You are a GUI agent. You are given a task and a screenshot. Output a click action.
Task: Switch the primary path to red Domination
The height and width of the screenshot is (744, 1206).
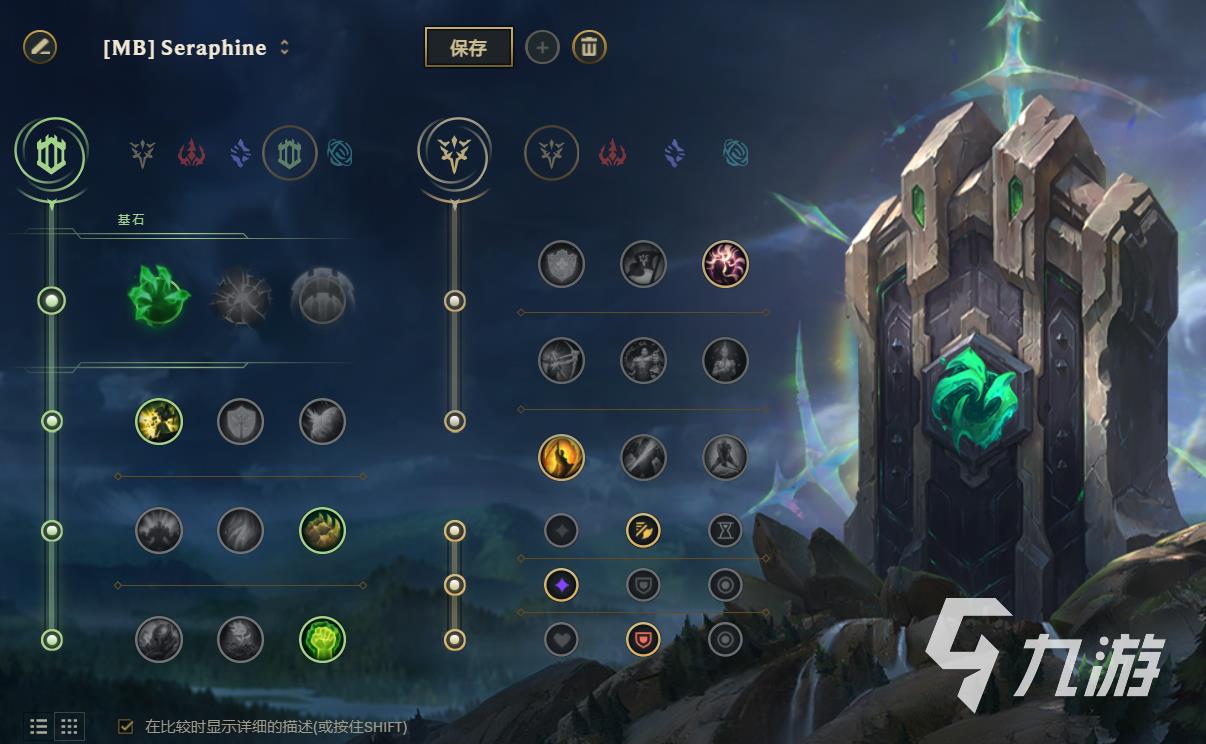(x=191, y=154)
